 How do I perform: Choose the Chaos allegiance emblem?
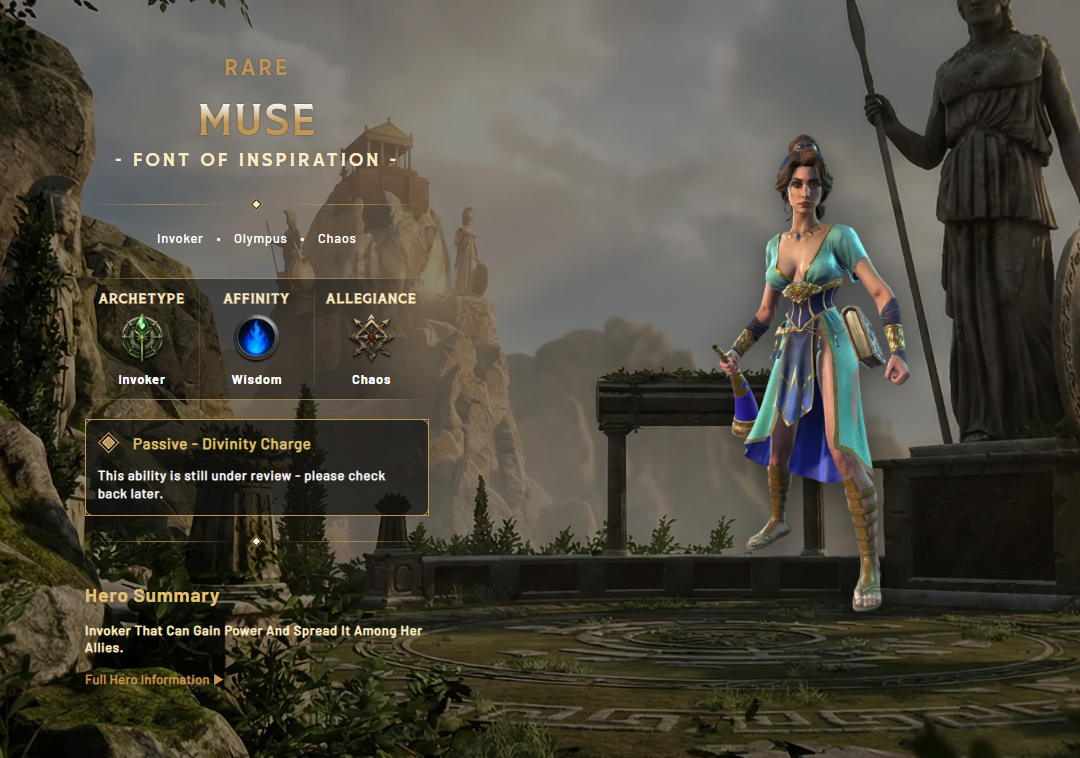tap(371, 338)
